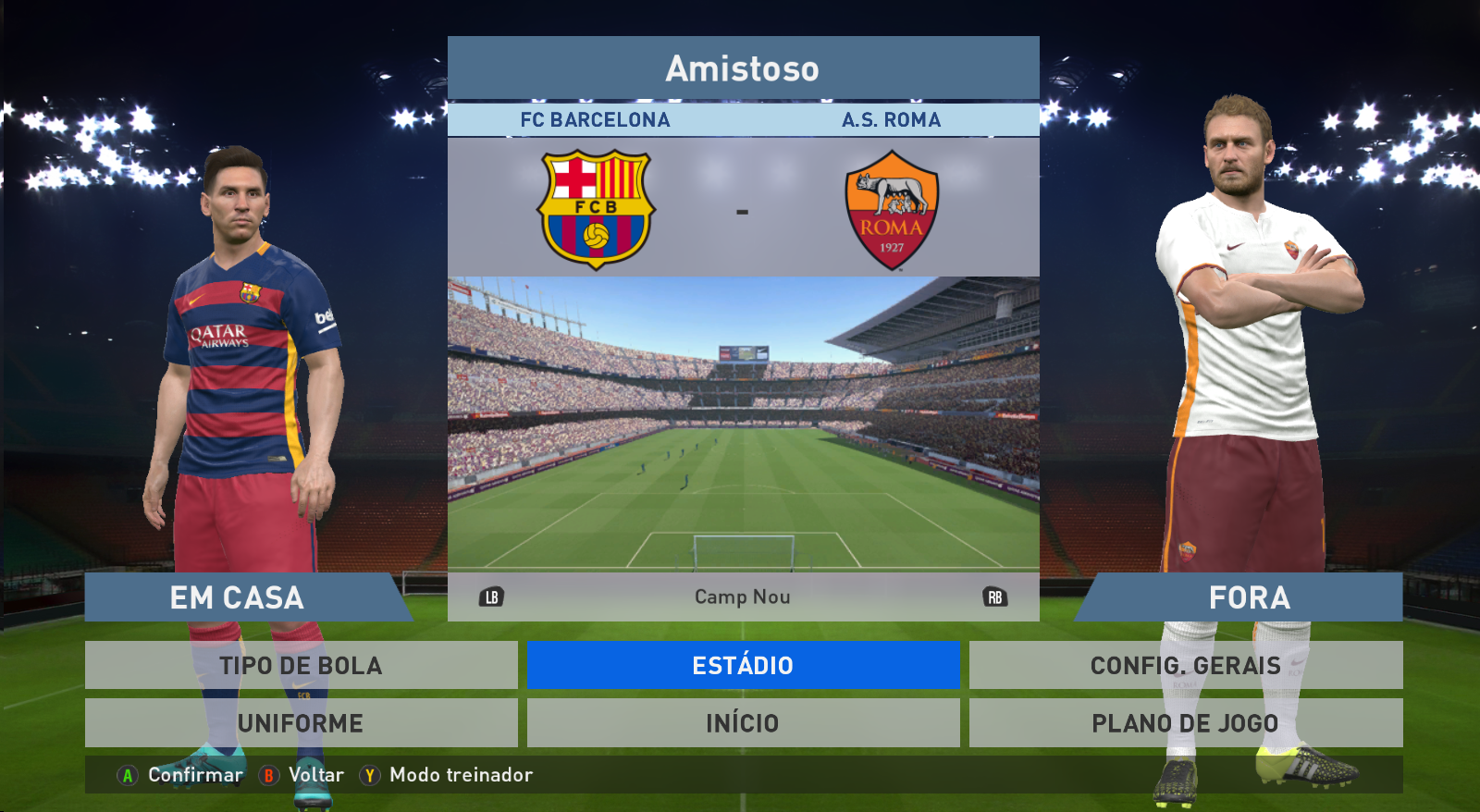The height and width of the screenshot is (812, 1480).
Task: Select the Camp Nou stadium preview image
Action: coord(743,423)
